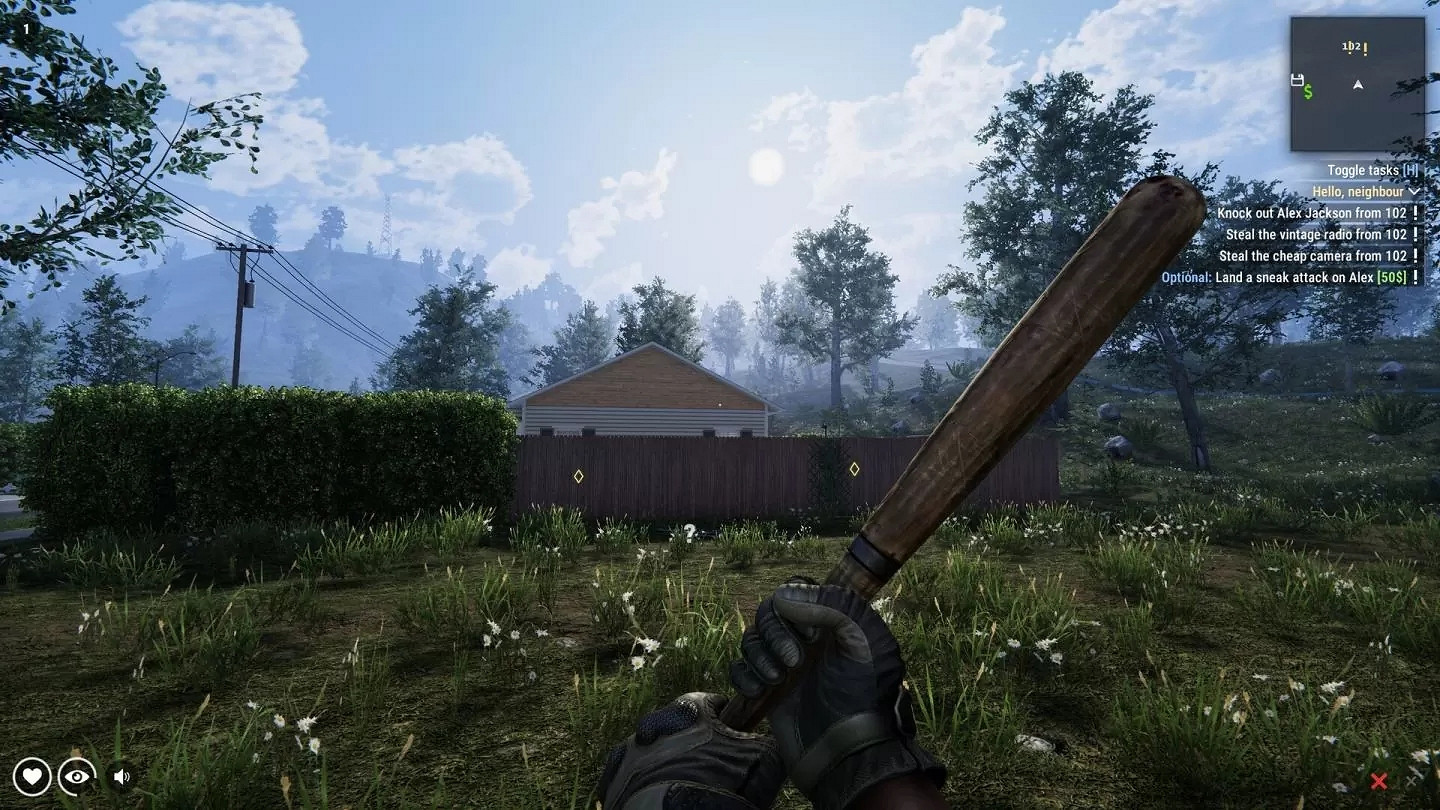The image size is (1440, 810).
Task: Click the player arrow on the minimap
Action: tap(1358, 85)
